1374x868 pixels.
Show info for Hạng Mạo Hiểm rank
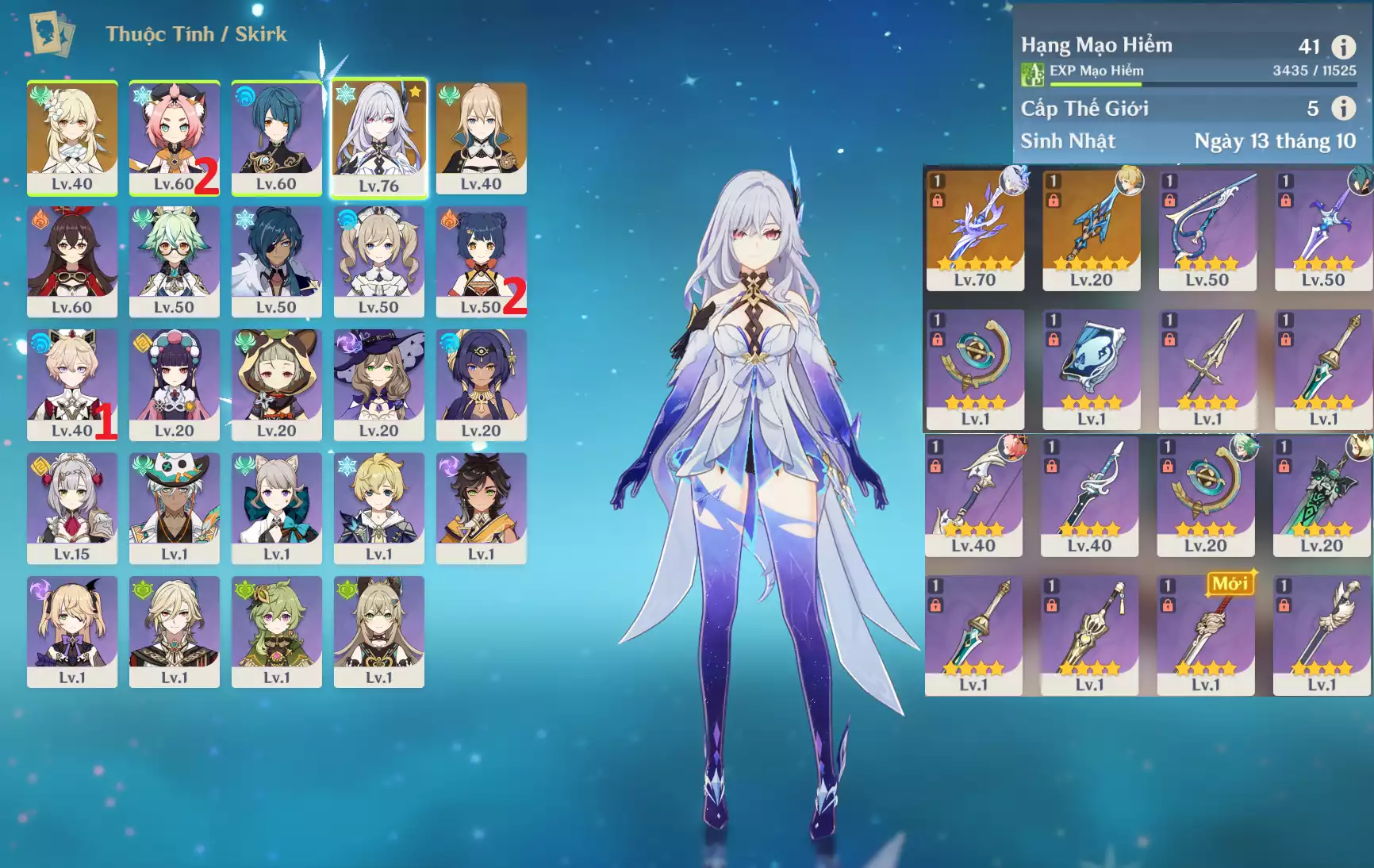coord(1343,47)
